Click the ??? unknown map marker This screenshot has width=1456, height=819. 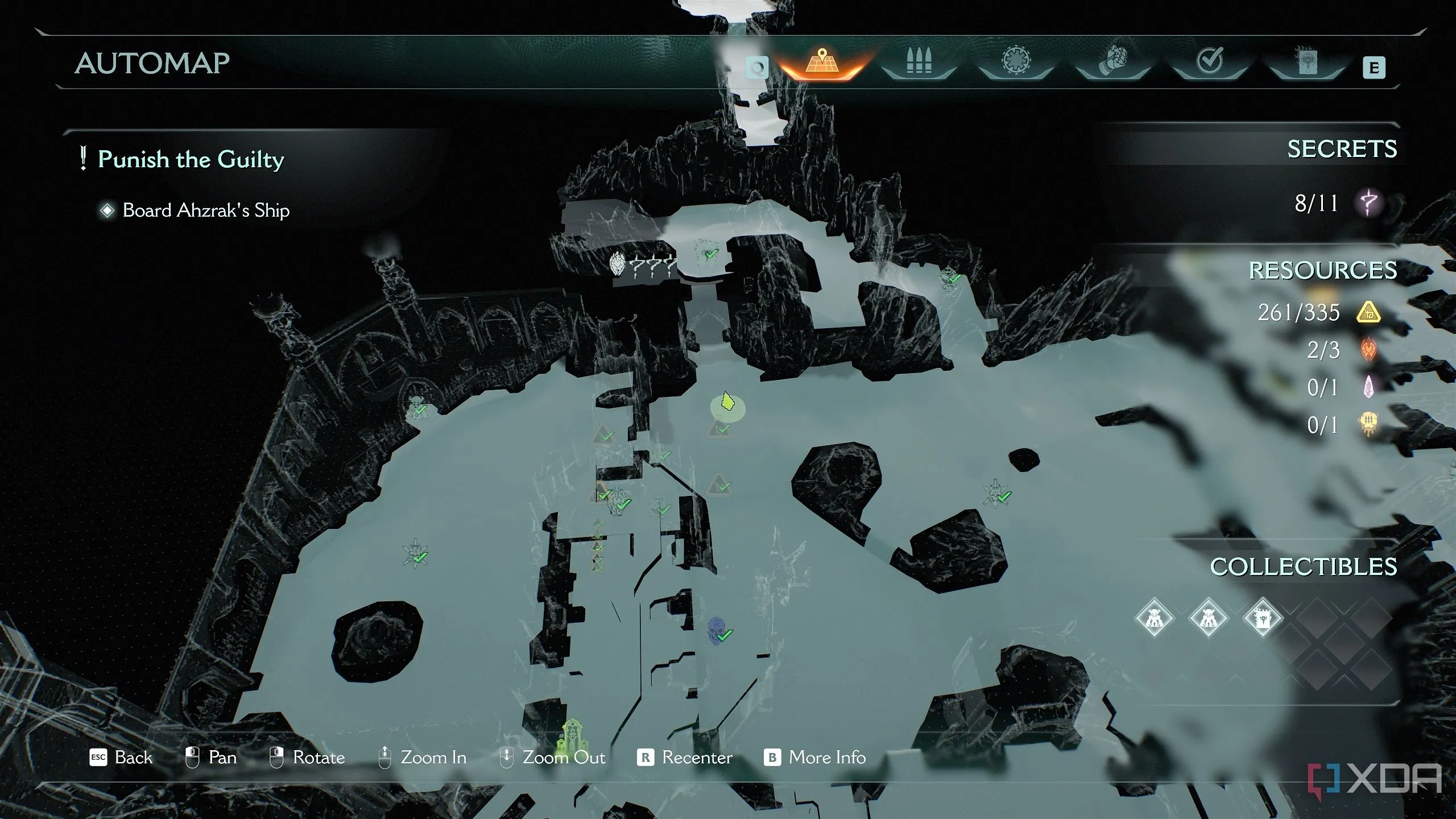coord(643,265)
